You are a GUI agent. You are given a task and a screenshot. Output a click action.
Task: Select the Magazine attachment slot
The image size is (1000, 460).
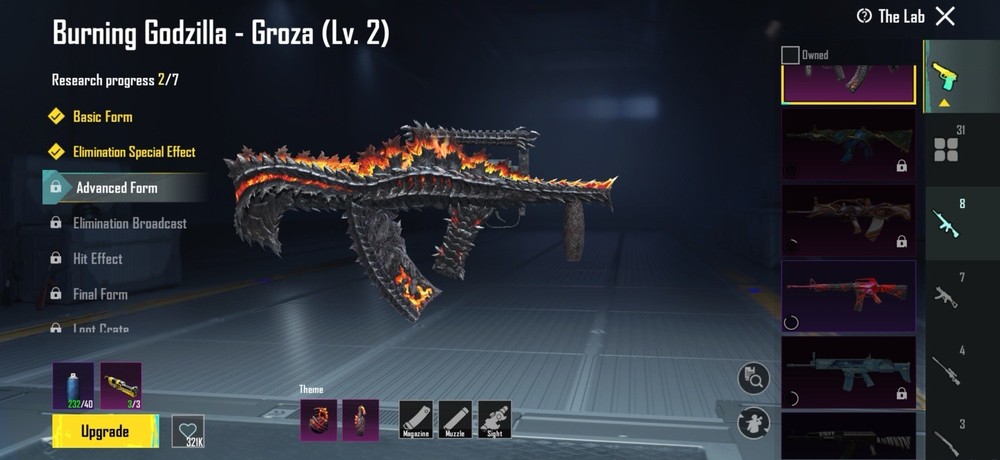pos(415,419)
